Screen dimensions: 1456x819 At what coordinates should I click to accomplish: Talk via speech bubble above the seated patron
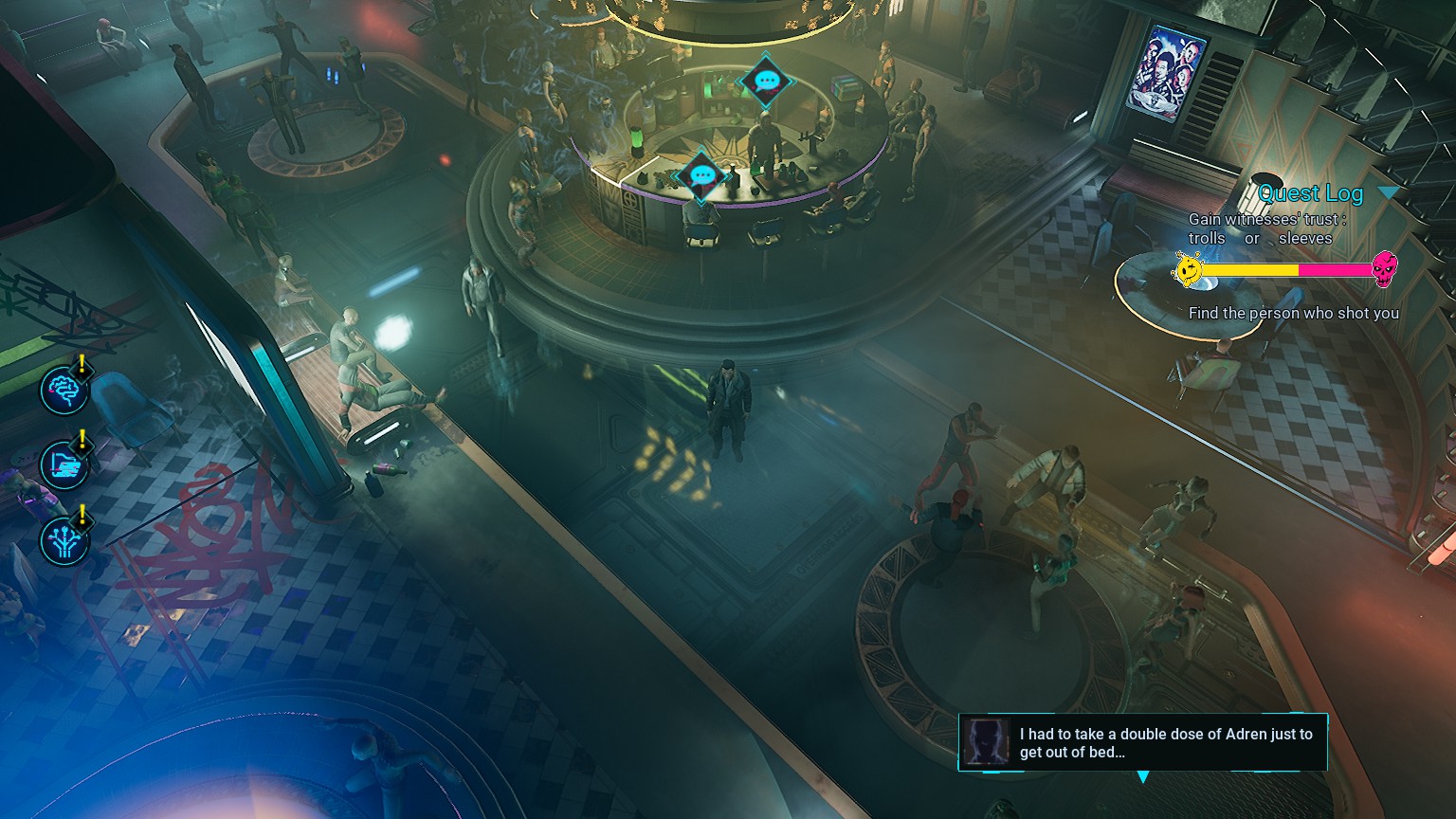(x=702, y=175)
